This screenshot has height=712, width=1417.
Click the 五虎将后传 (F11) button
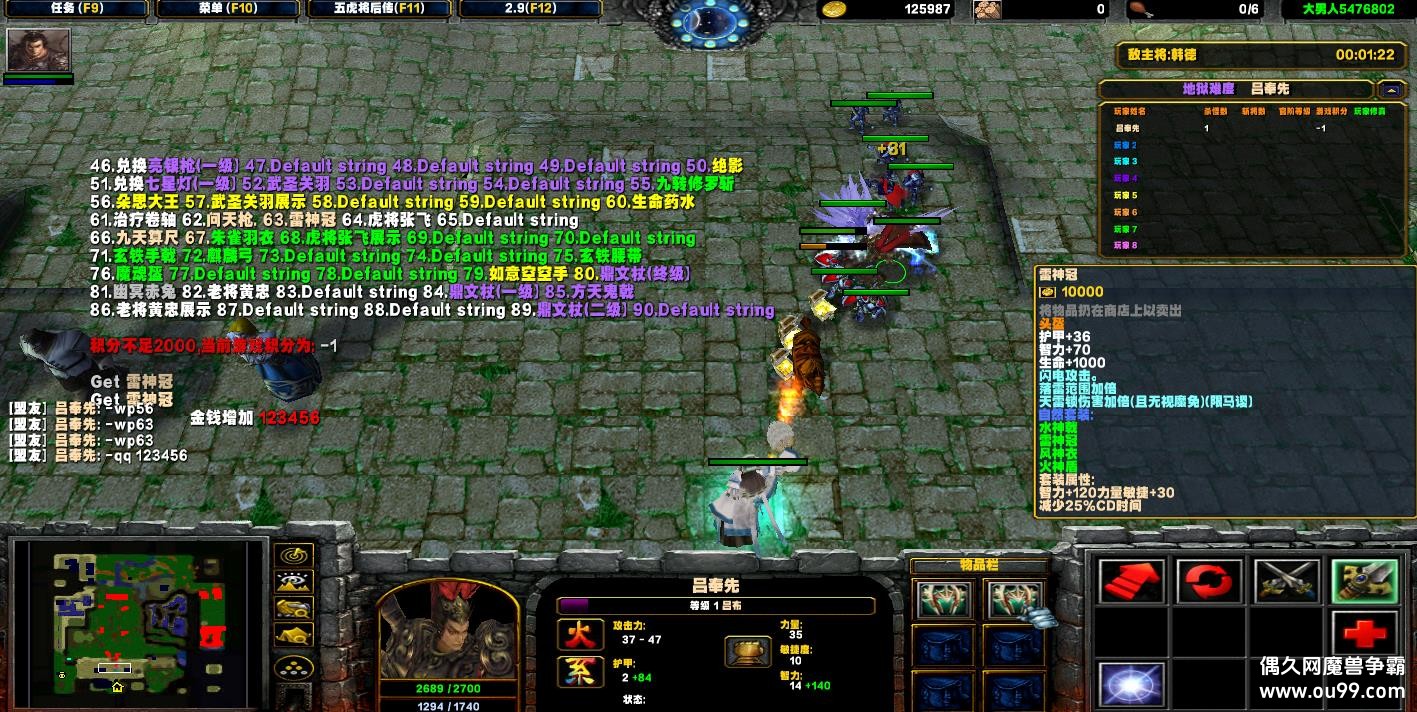pyautogui.click(x=380, y=9)
